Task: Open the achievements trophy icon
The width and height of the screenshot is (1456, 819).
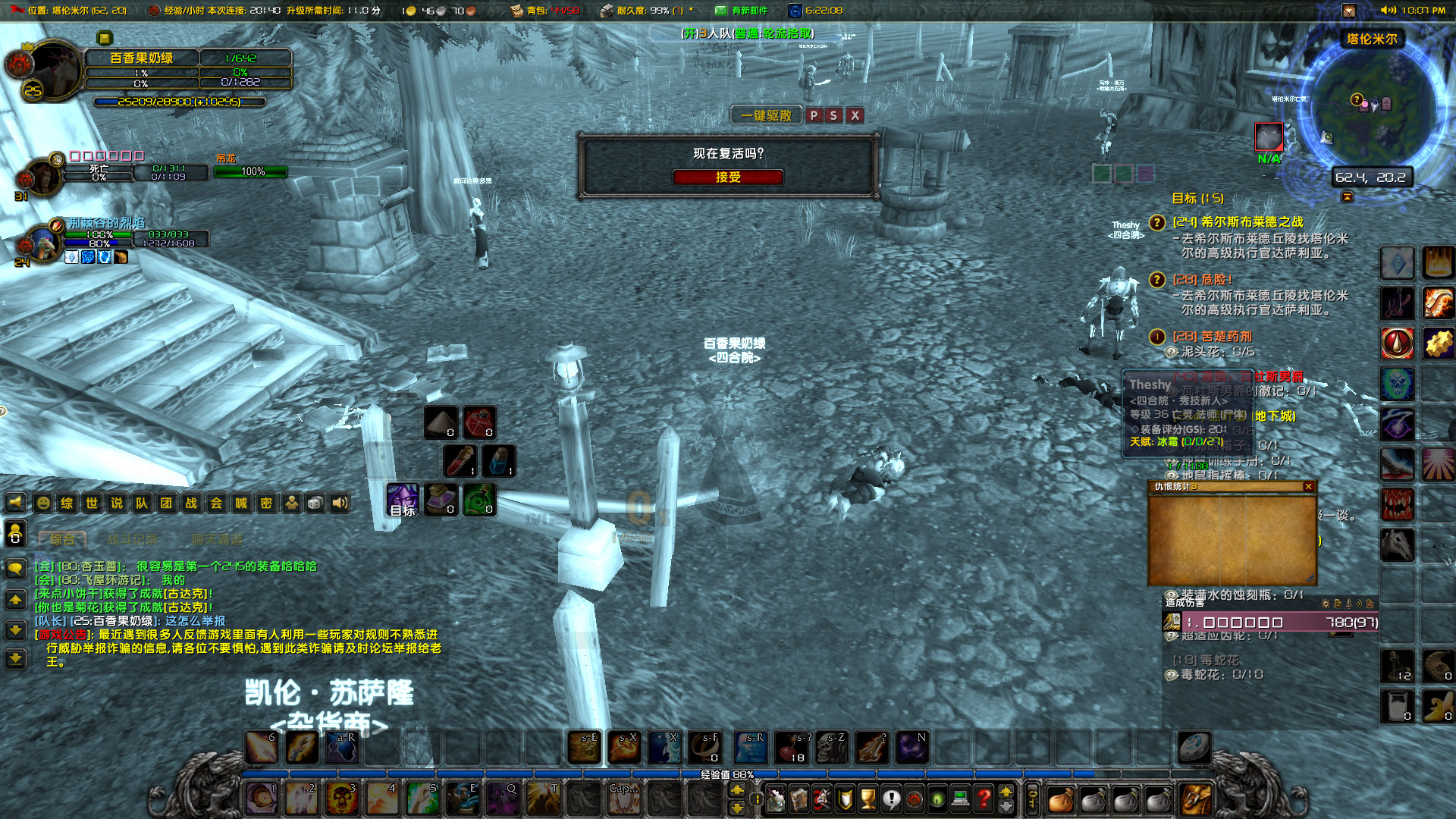Action: tap(869, 798)
